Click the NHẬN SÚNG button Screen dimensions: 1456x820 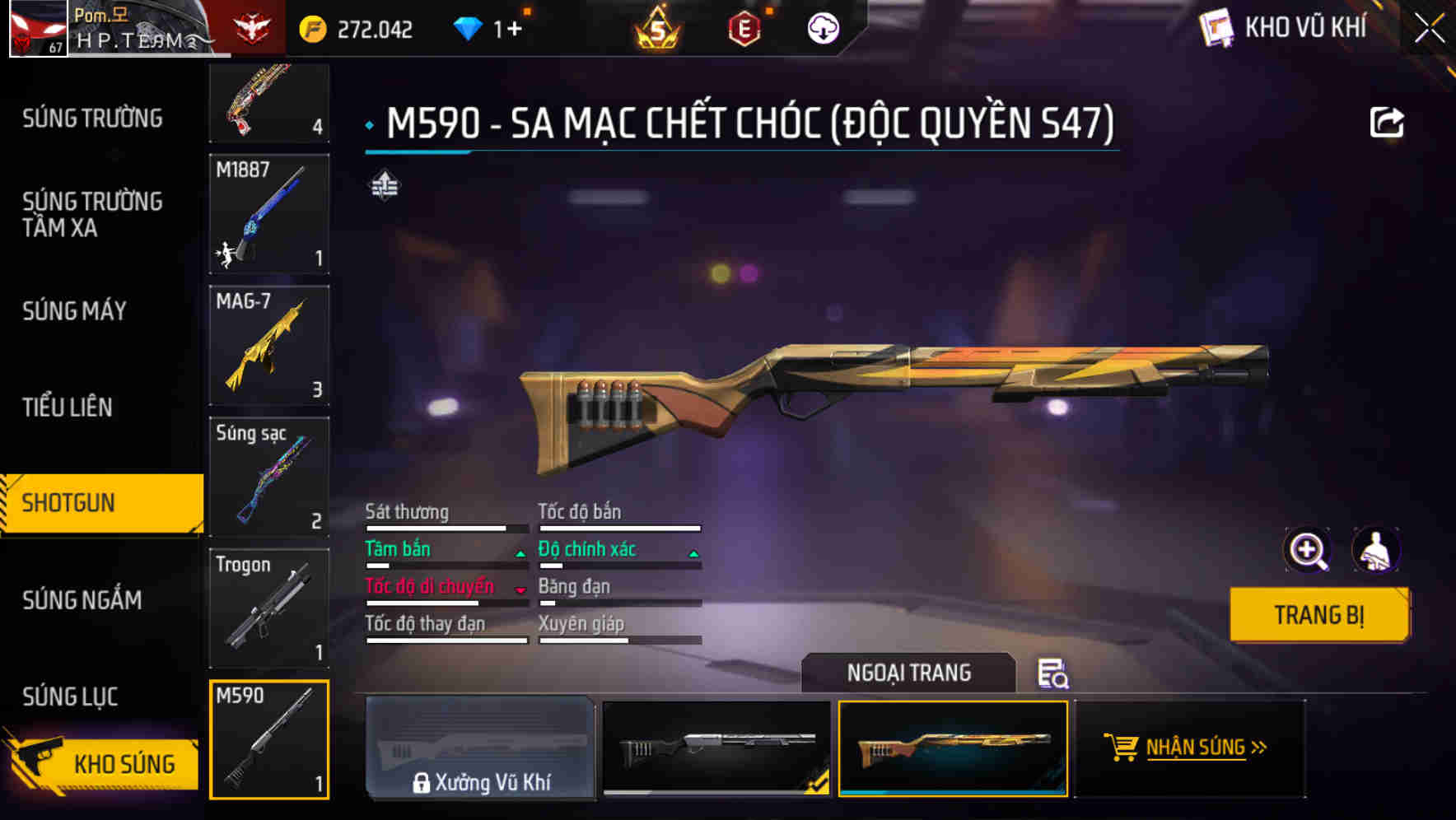pos(1192,748)
